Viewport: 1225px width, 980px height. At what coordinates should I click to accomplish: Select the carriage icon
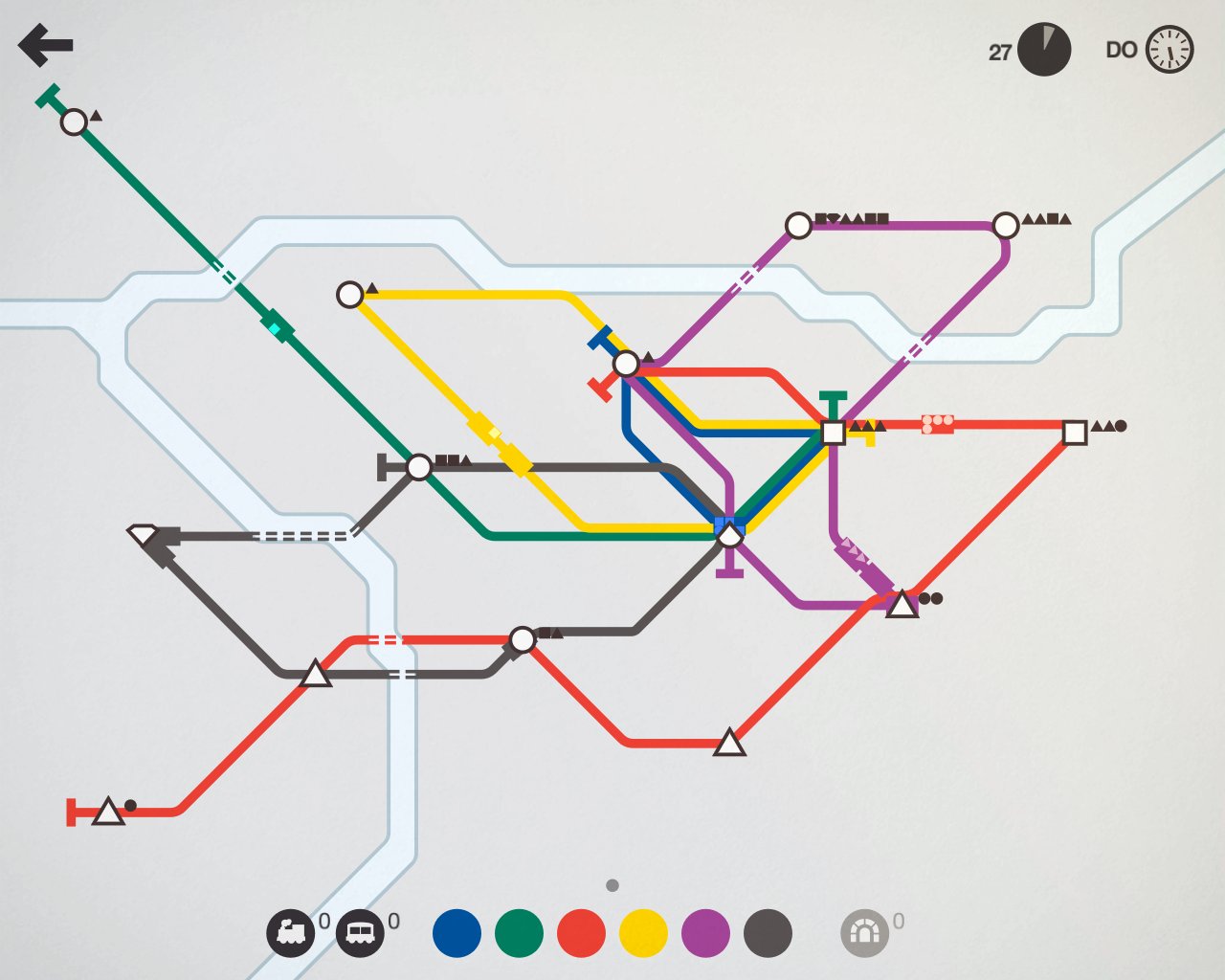pos(360,932)
